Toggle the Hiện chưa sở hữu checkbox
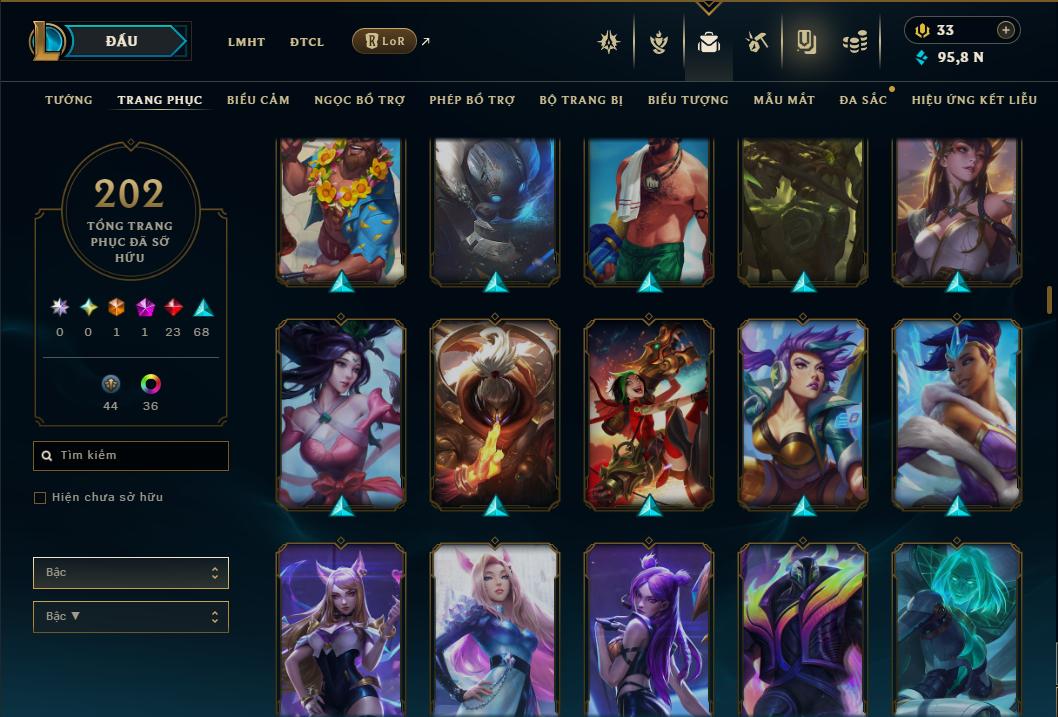Image resolution: width=1058 pixels, height=717 pixels. [x=40, y=498]
